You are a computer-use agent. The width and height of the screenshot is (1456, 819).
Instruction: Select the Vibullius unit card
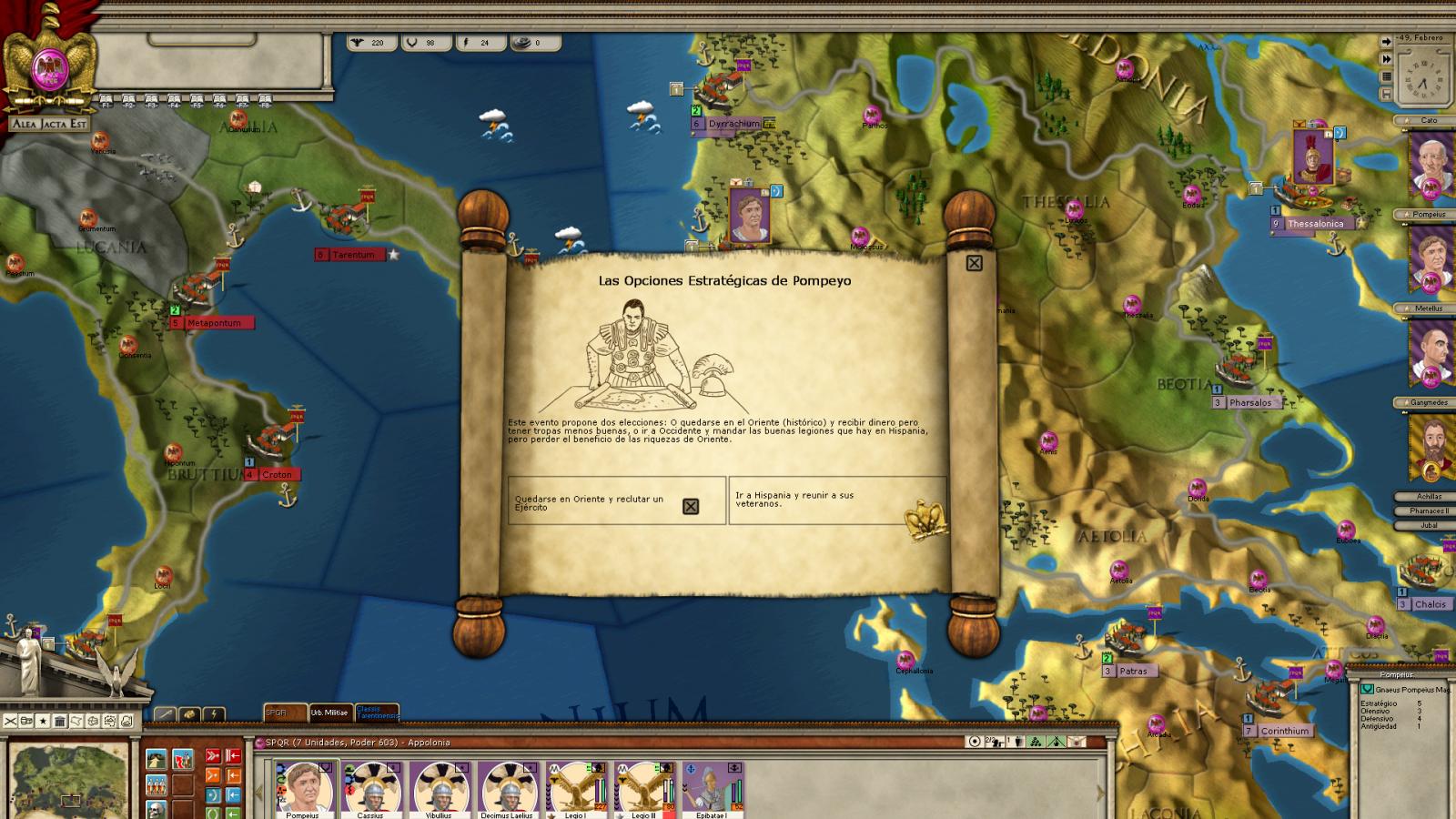point(440,788)
